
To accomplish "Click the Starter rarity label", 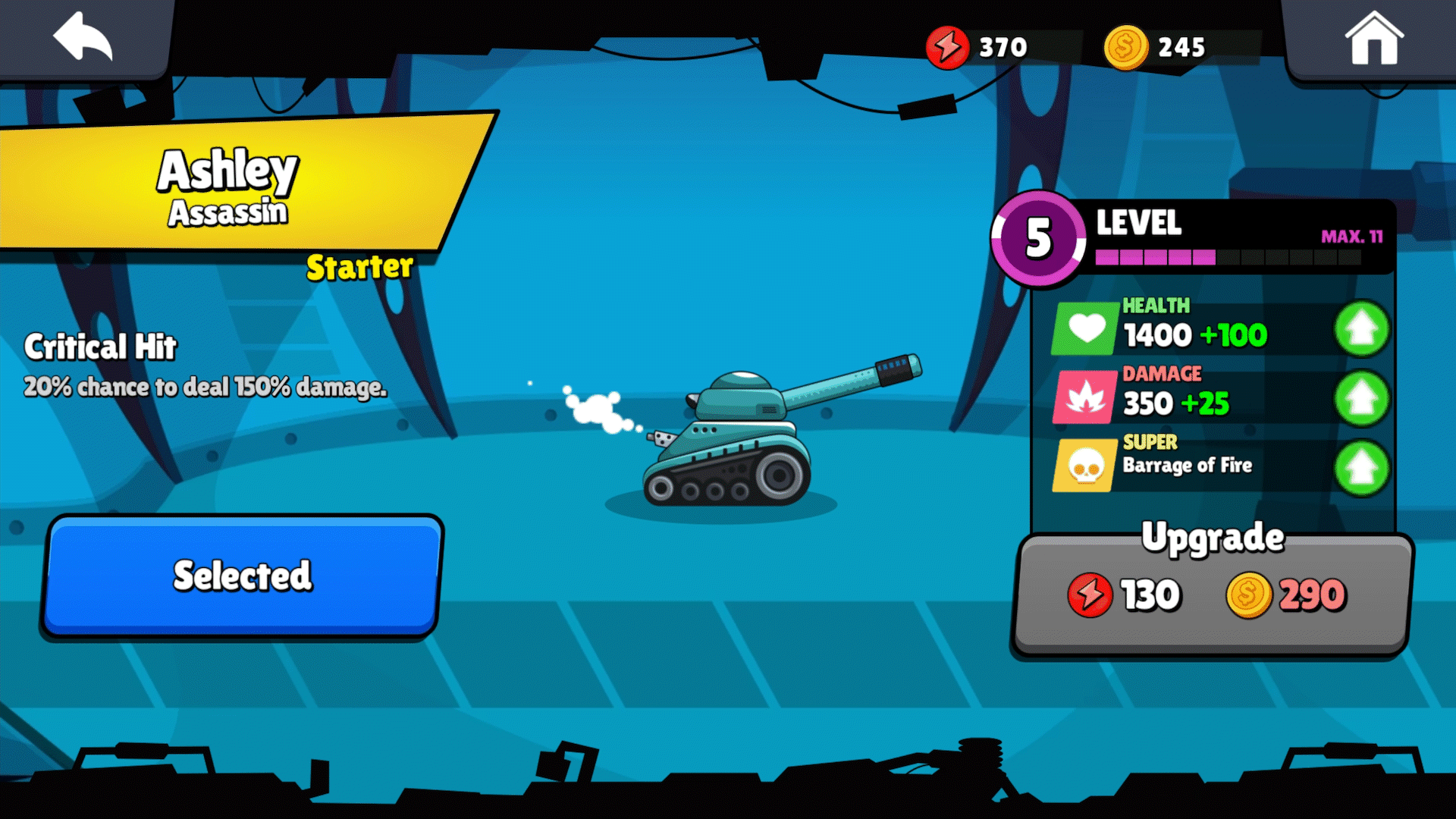I will [359, 267].
